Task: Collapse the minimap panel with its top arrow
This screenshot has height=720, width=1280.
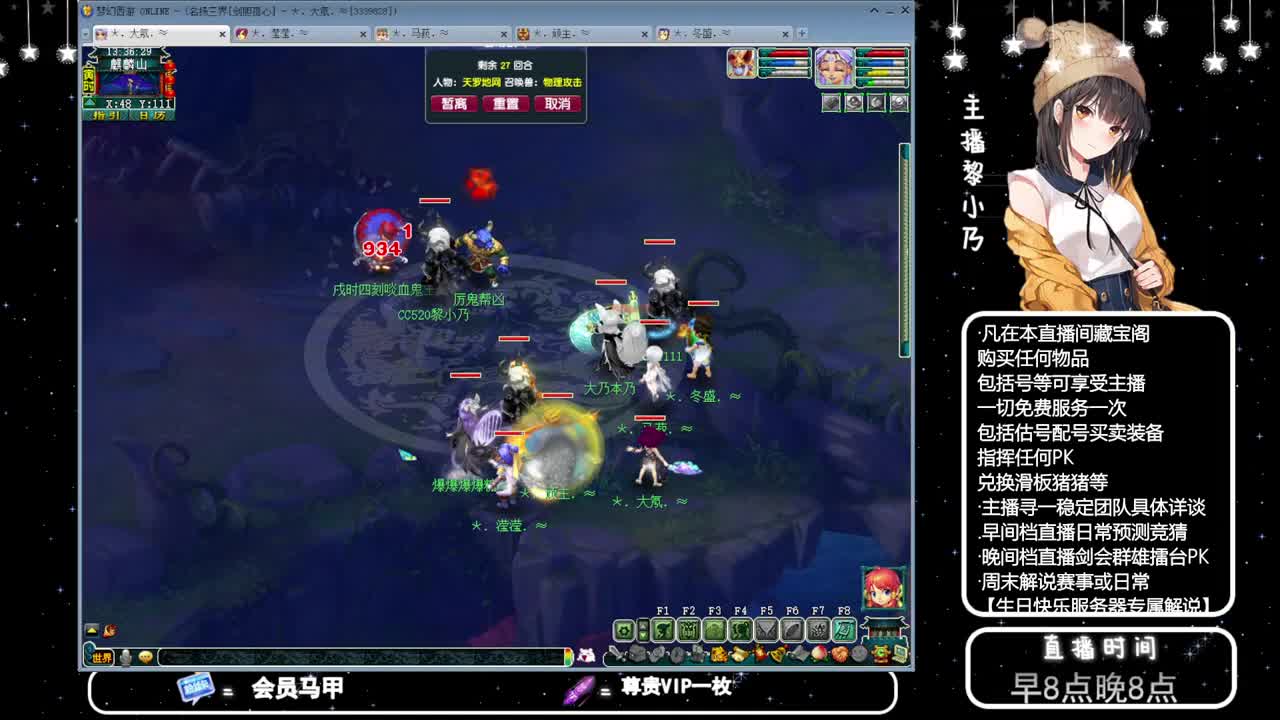Action: click(91, 101)
